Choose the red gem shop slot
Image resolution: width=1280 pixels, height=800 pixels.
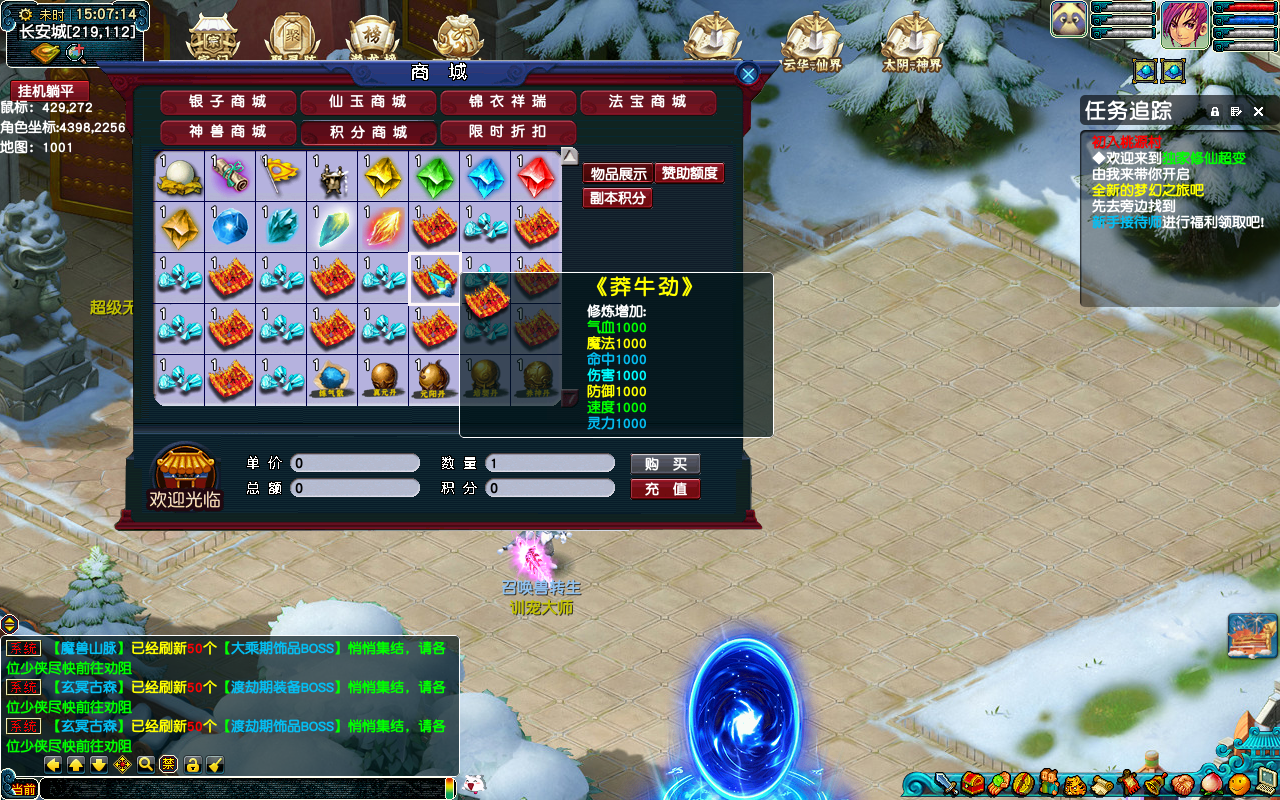(536, 177)
